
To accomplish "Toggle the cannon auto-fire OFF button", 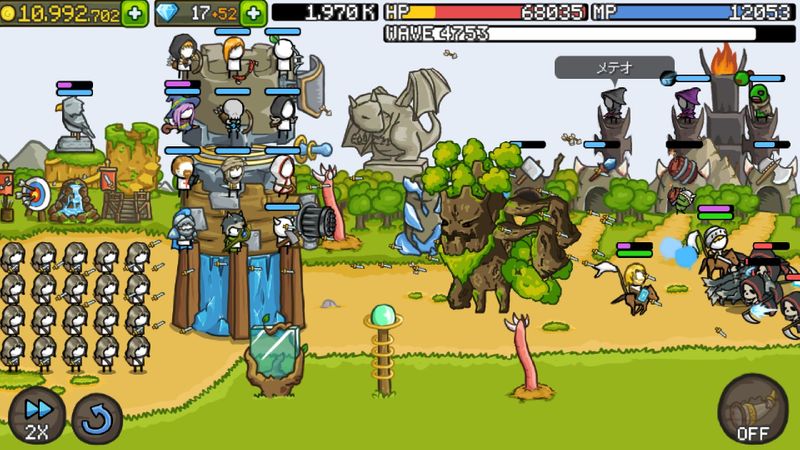I will 752,408.
